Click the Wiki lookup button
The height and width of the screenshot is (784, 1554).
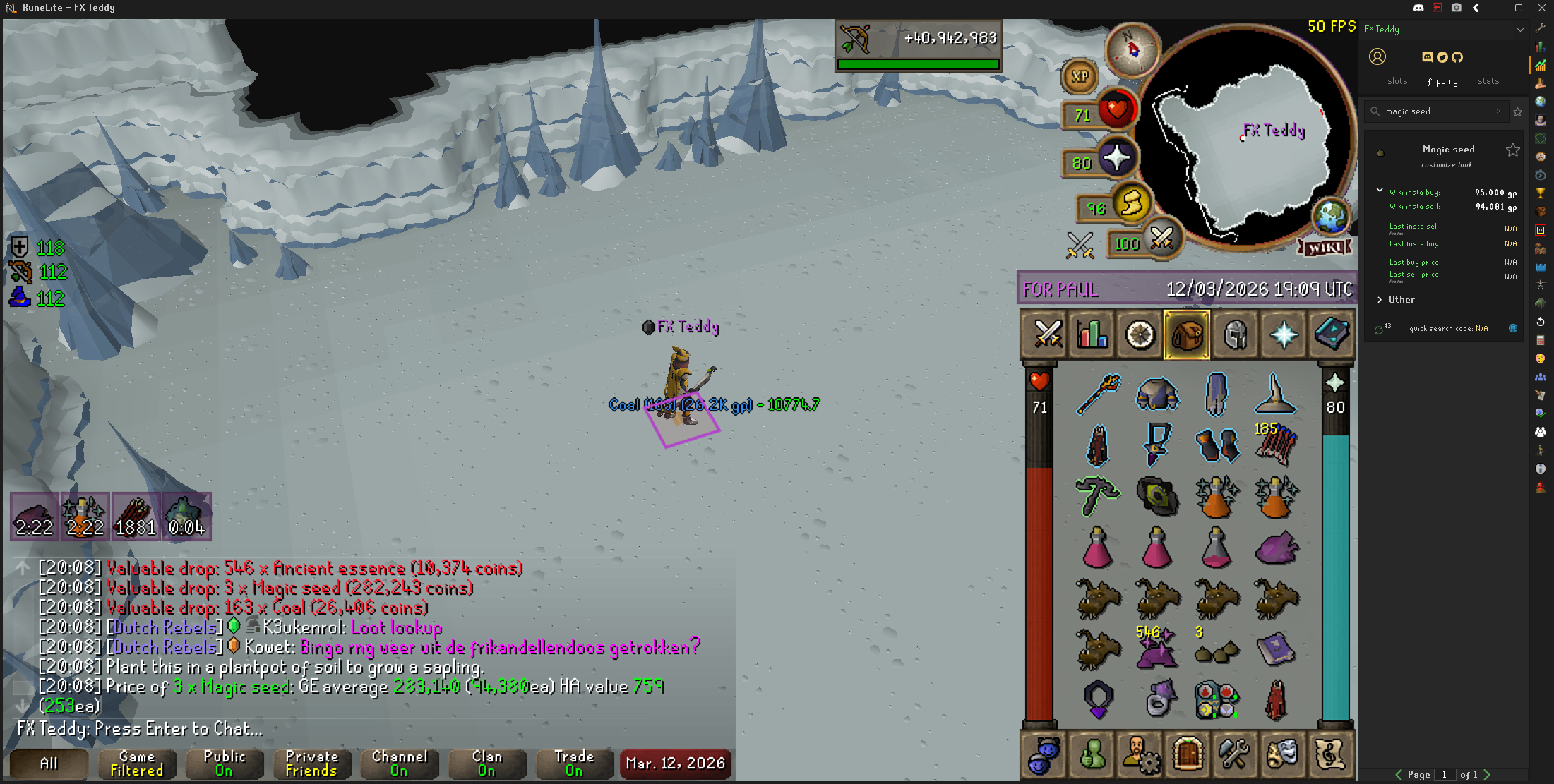[1325, 248]
